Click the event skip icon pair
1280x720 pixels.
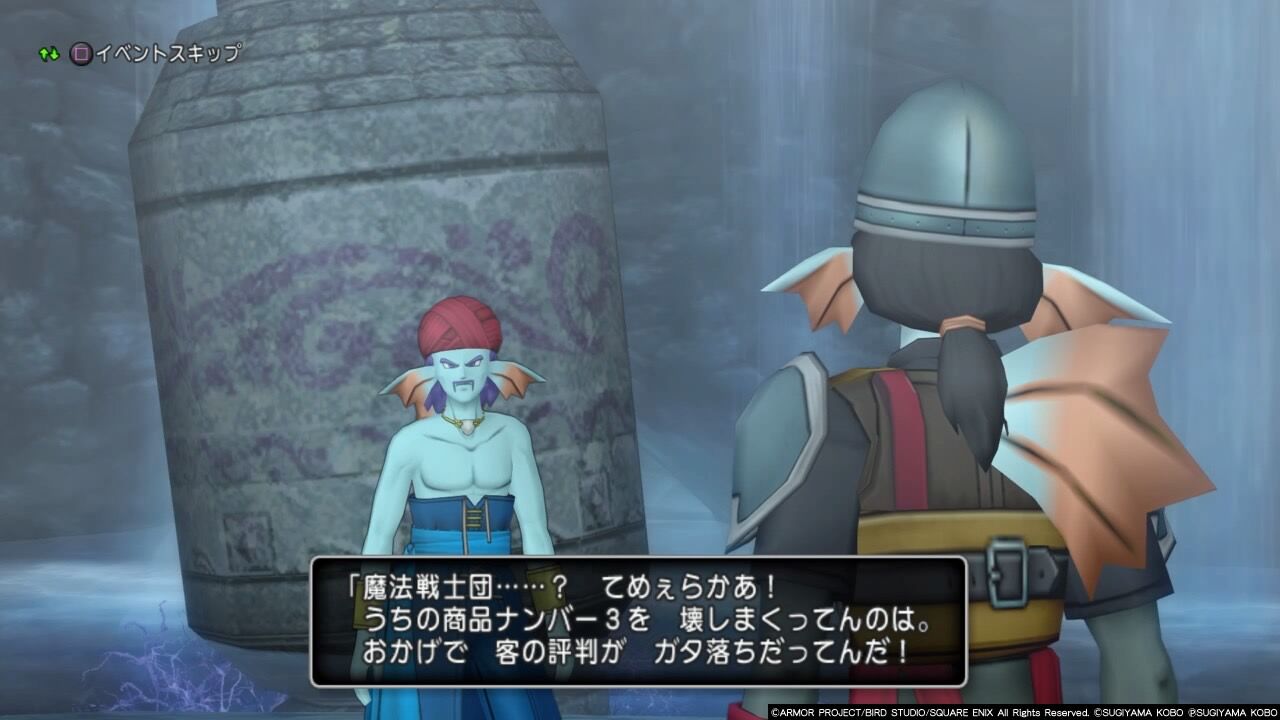[65, 53]
